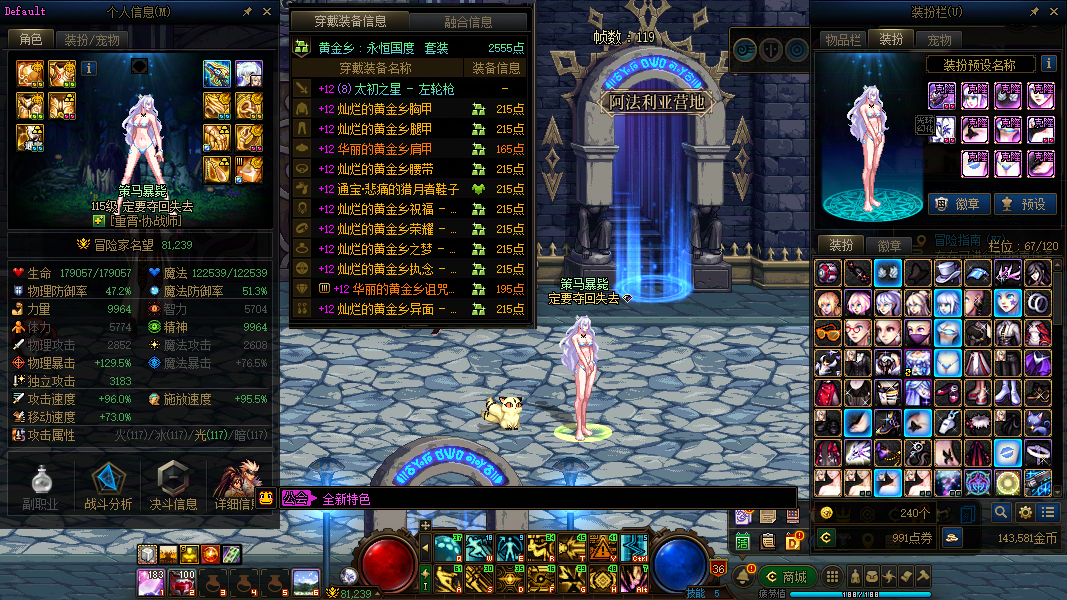Open the 预设 preset button
This screenshot has height=600, width=1067.
[1024, 204]
